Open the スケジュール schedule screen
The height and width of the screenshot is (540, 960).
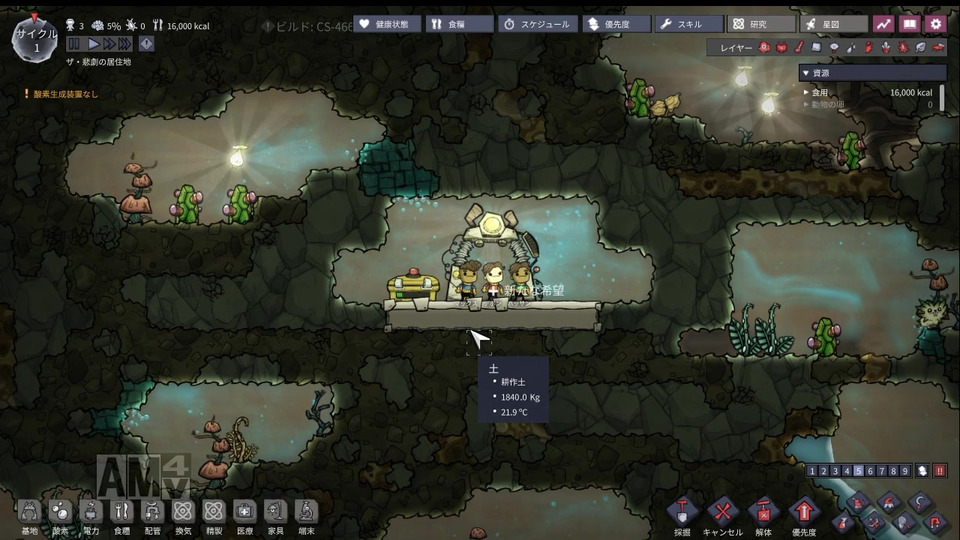coord(538,23)
